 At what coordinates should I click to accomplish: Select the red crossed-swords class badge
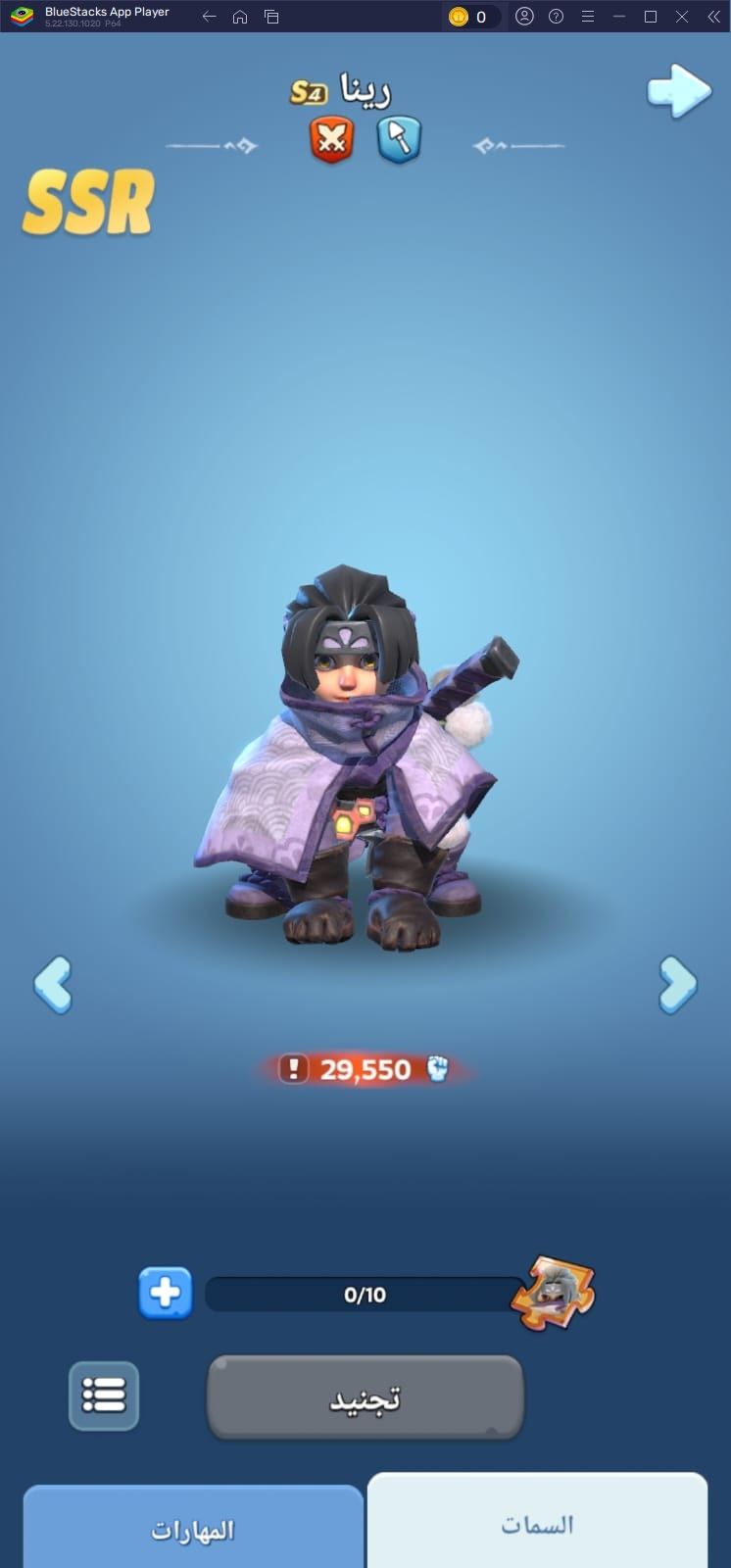(x=332, y=140)
